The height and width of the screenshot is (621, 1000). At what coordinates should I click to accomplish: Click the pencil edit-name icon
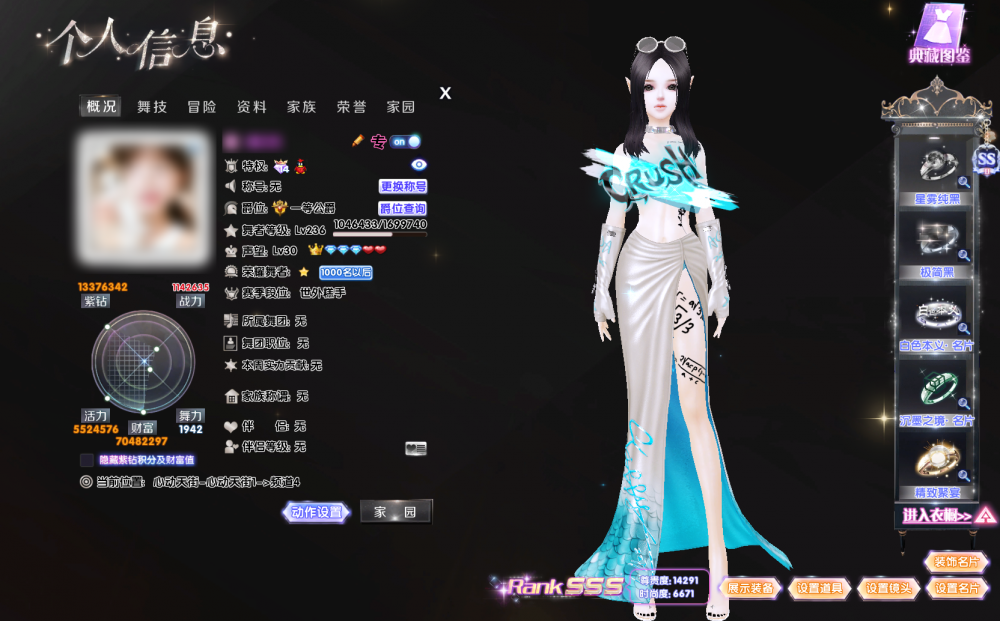(358, 141)
